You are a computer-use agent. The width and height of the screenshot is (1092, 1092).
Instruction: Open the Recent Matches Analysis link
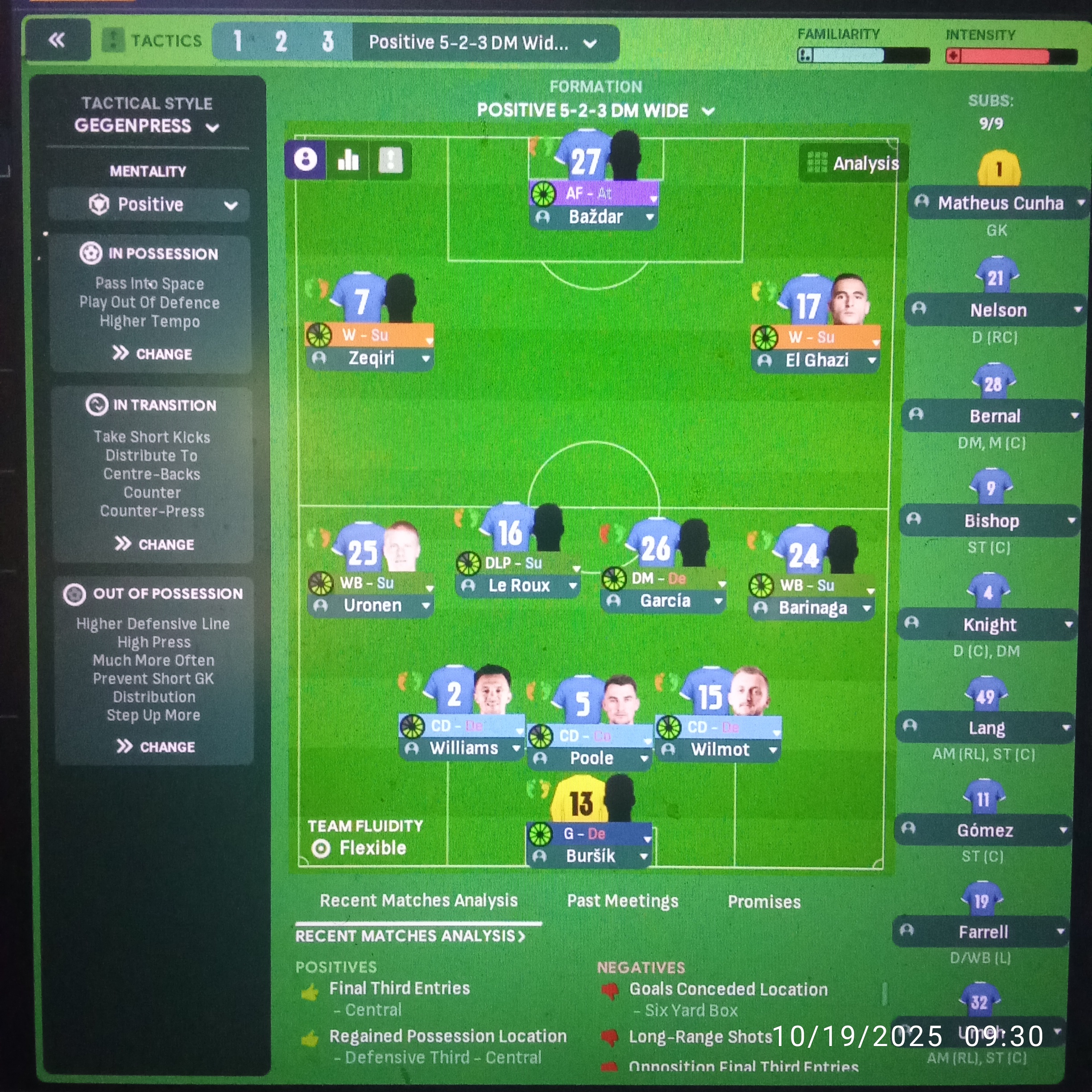click(411, 935)
